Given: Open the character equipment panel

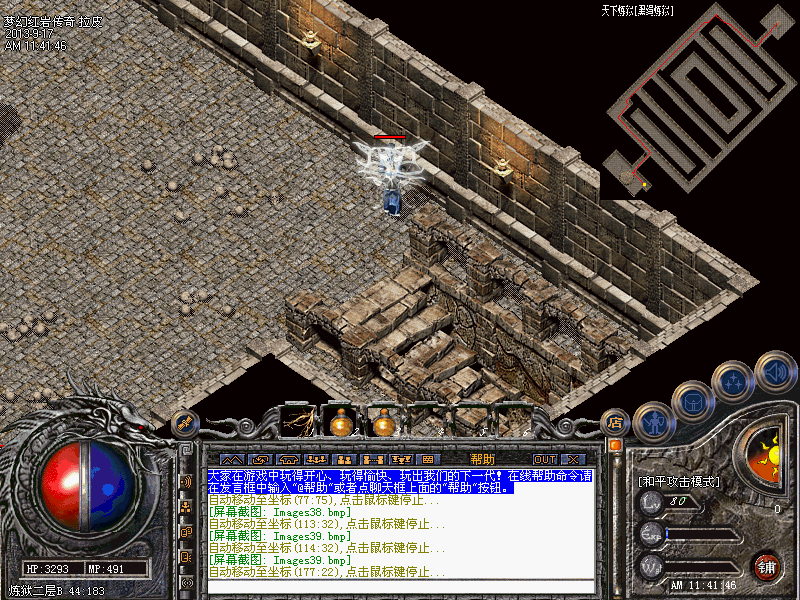Looking at the screenshot, I should 654,423.
